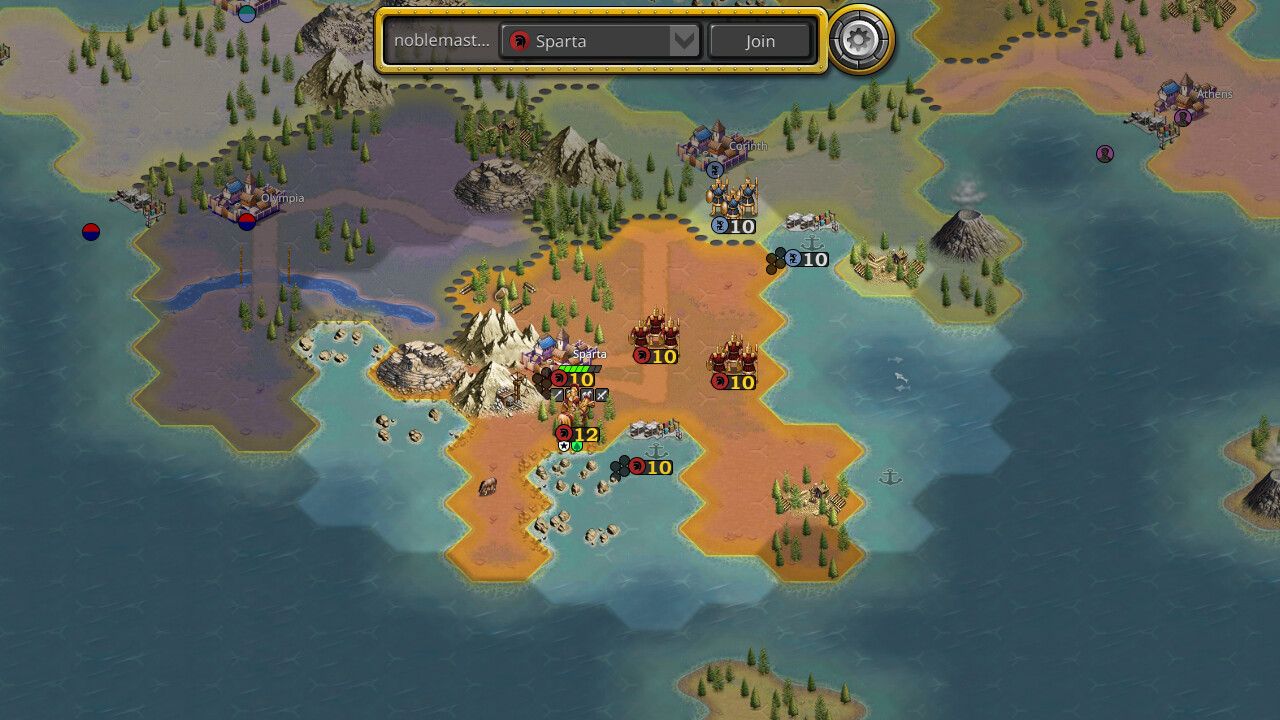Screen dimensions: 1280x720
Task: Click the red-and-blue allegiance marker near Olympia
Action: pos(245,222)
